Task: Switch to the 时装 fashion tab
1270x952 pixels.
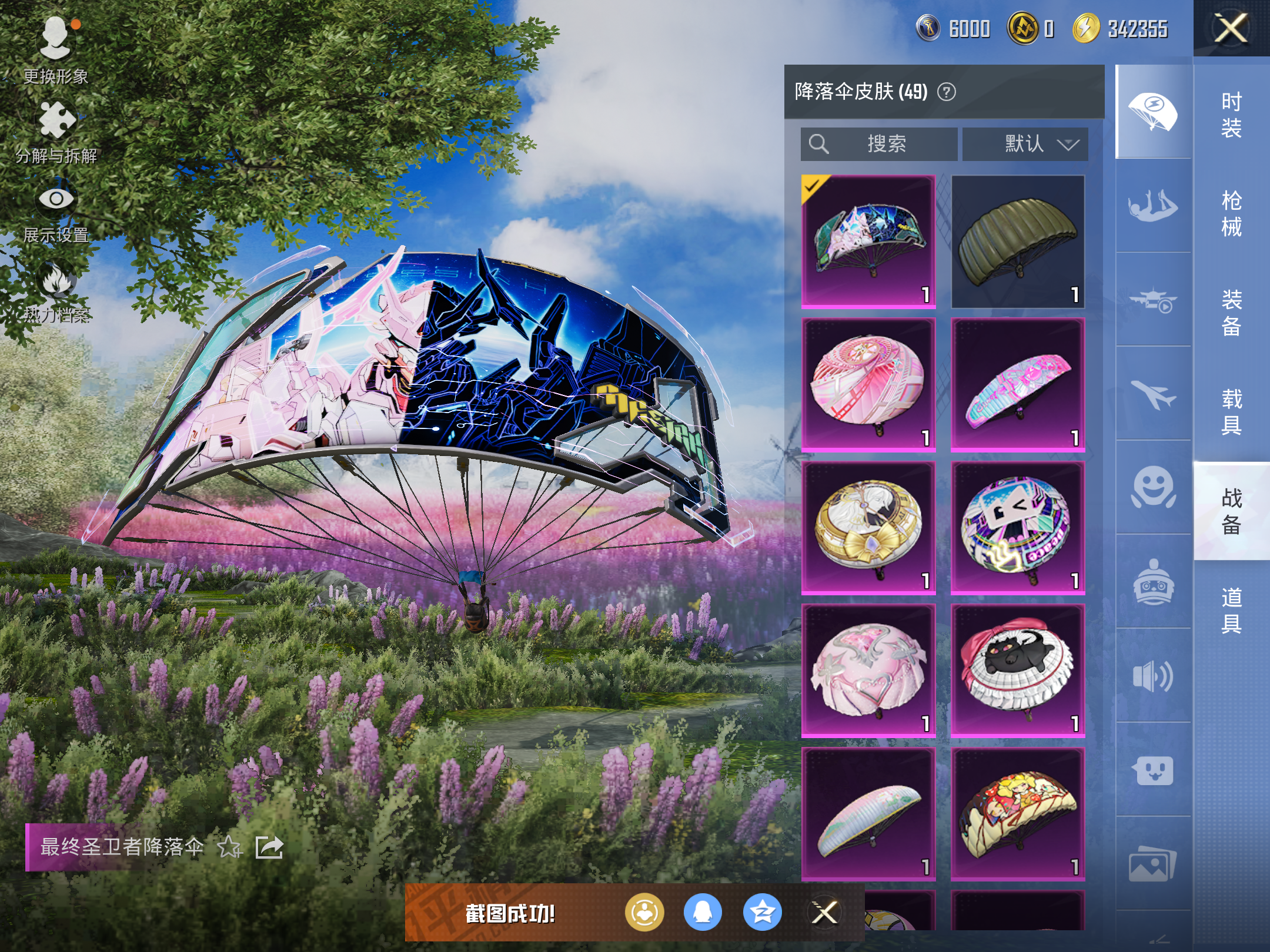Action: pyautogui.click(x=1231, y=115)
